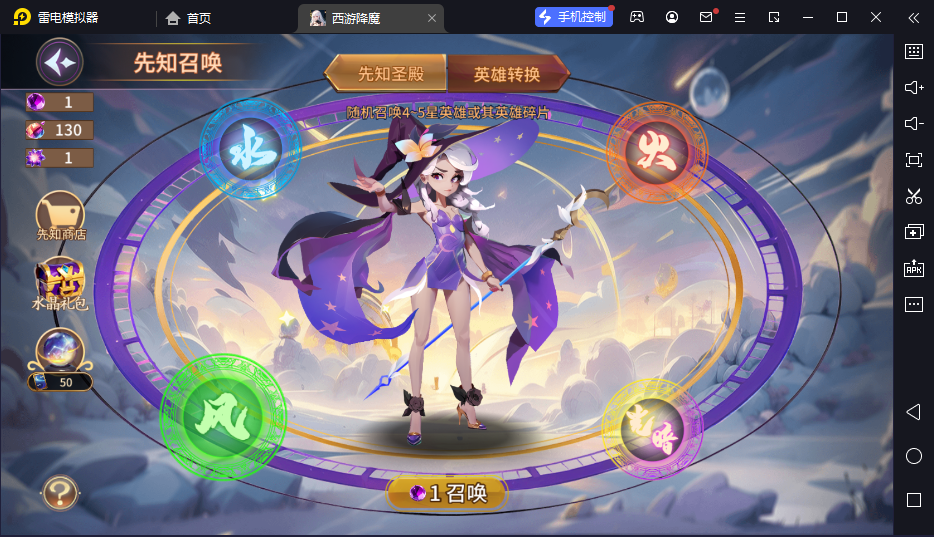
Task: Close the 西游降魔 emulator tab
Action: 431,18
